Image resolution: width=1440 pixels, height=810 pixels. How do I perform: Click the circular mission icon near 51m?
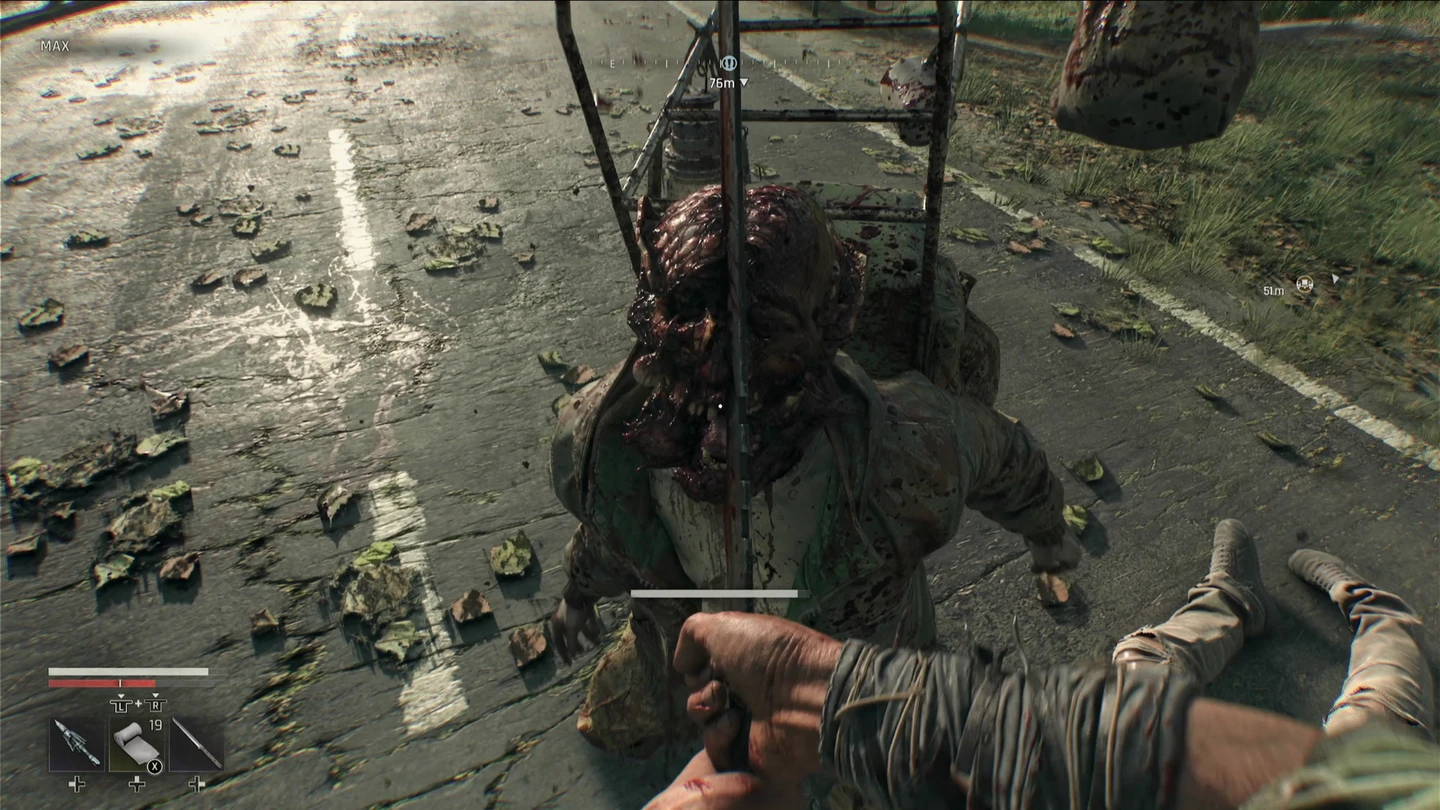(x=1305, y=284)
